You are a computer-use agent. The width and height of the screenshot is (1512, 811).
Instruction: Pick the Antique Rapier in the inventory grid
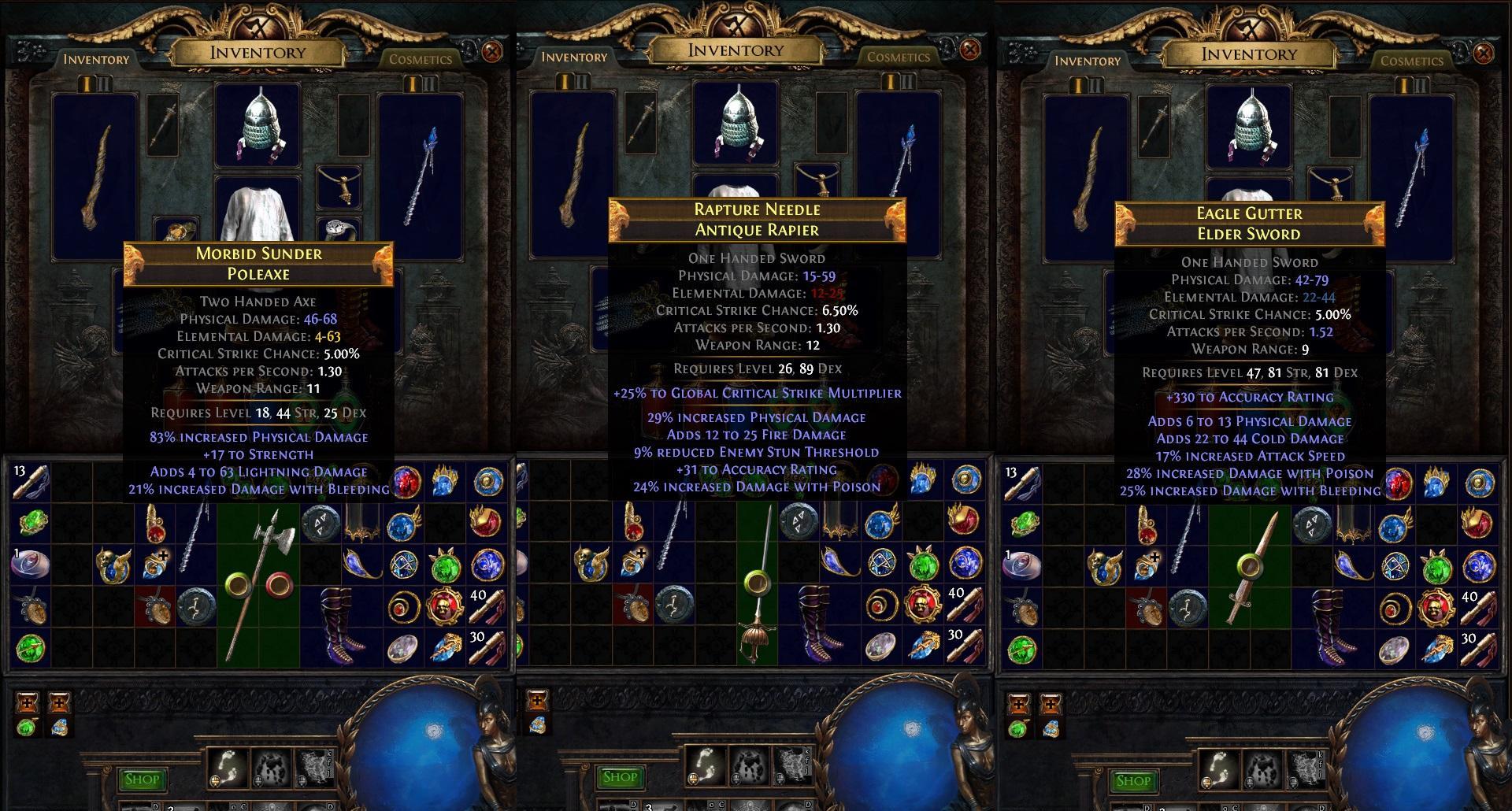[x=757, y=583]
